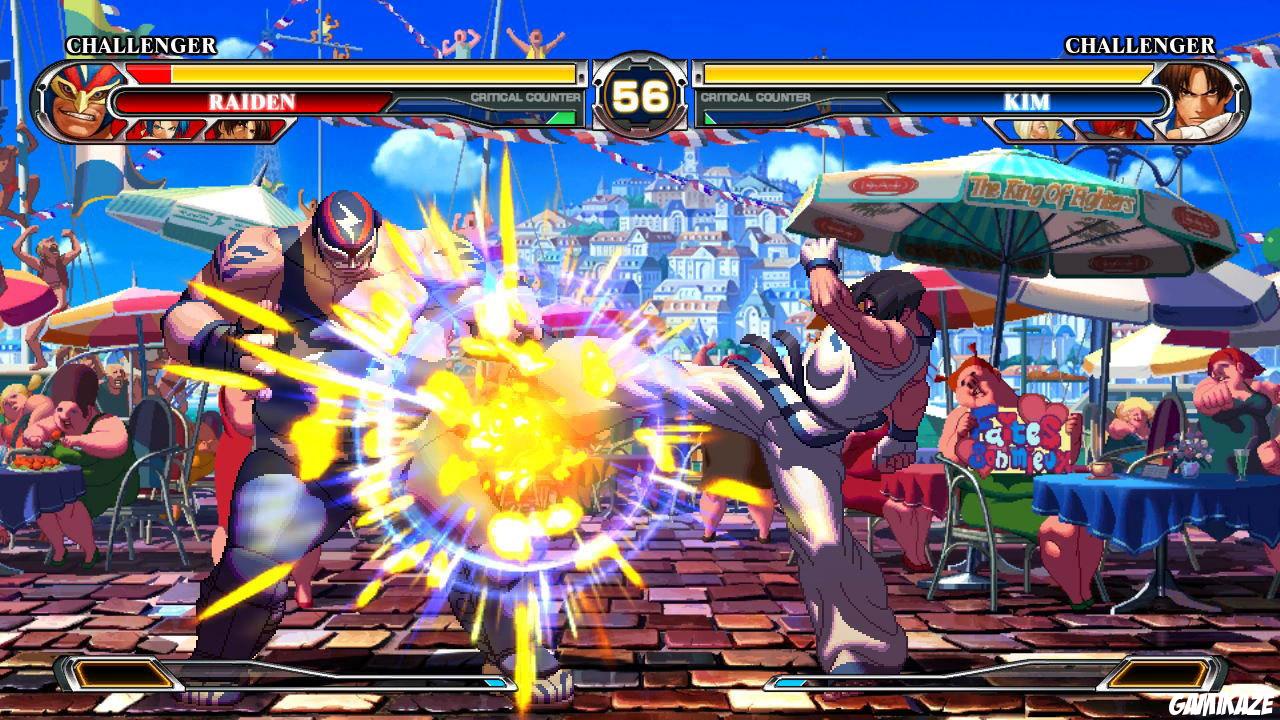Click the blue-haired teammate portrait beside Raiden

(x=166, y=128)
